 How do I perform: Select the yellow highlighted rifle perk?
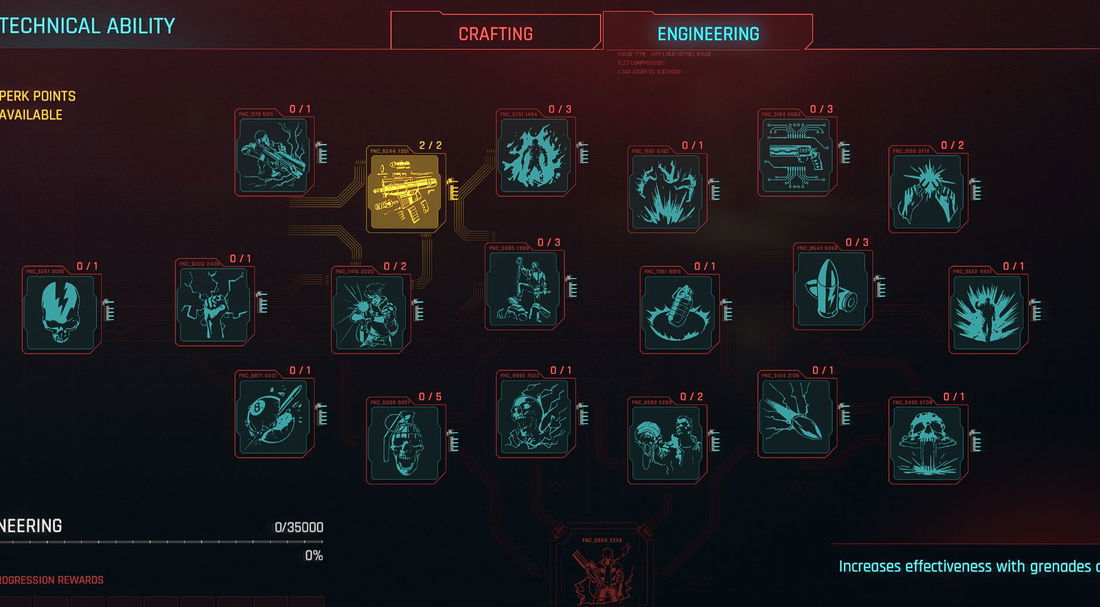coord(407,192)
